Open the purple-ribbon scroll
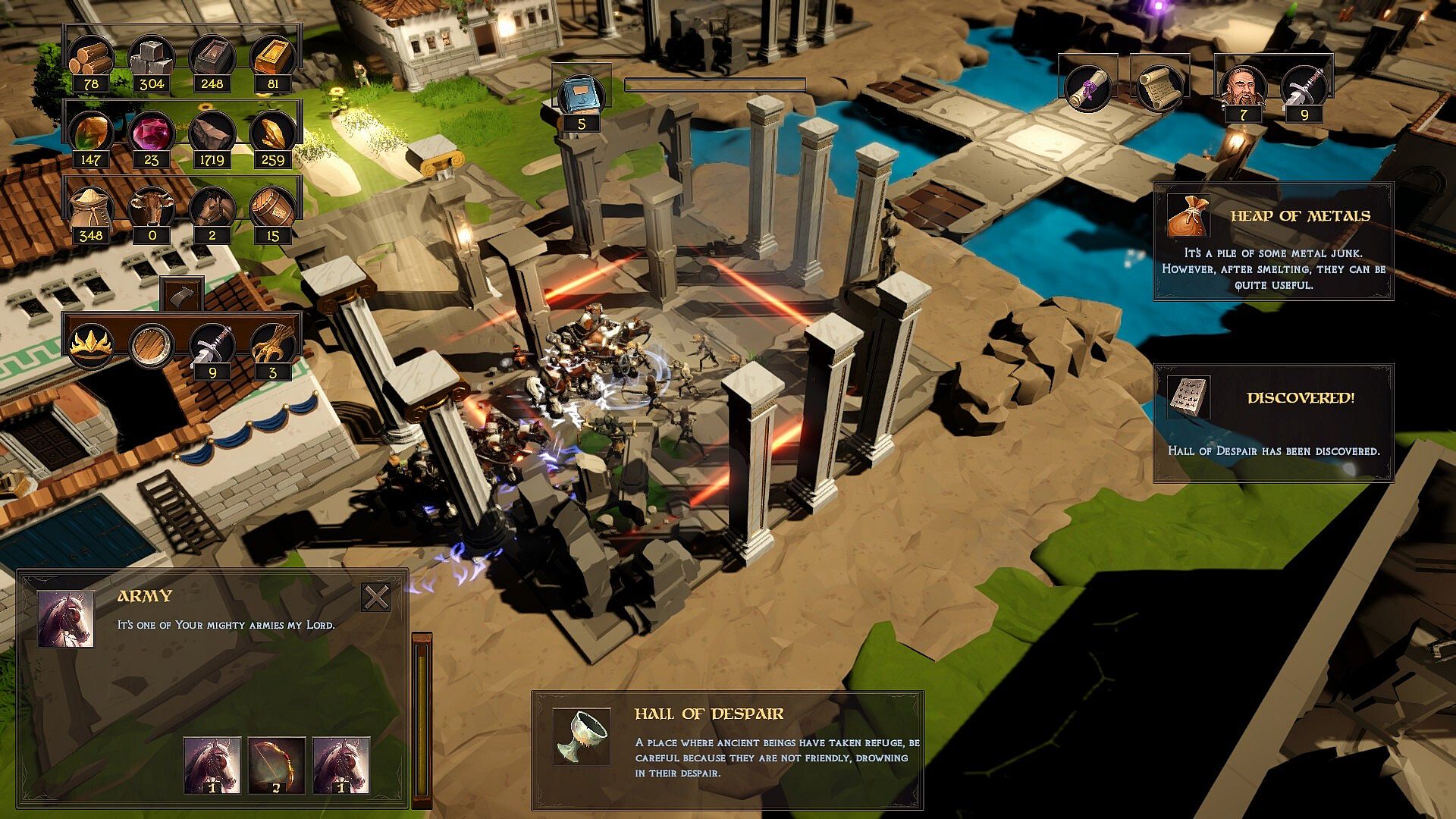 [1088, 86]
